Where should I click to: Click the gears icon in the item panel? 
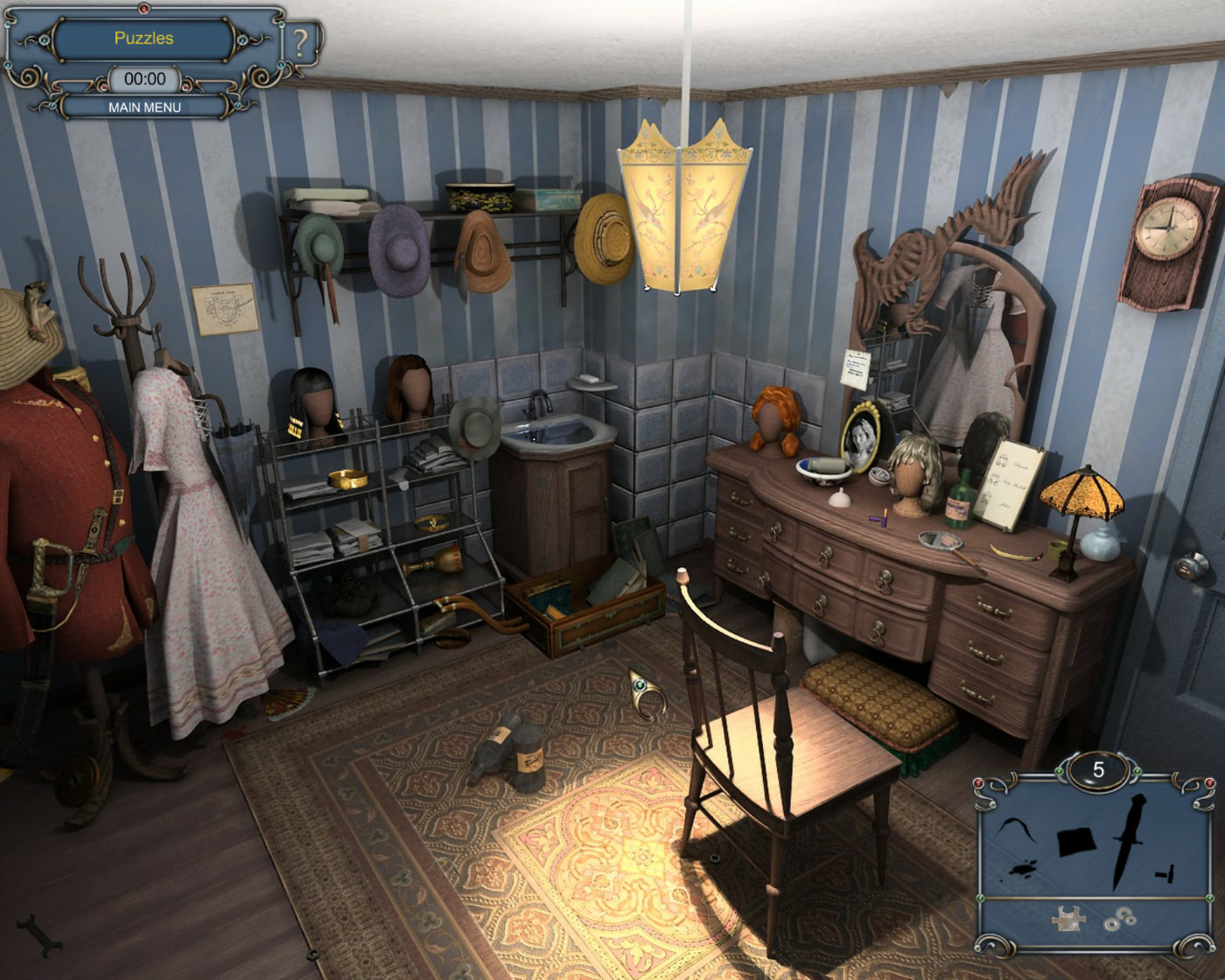[x=1119, y=919]
